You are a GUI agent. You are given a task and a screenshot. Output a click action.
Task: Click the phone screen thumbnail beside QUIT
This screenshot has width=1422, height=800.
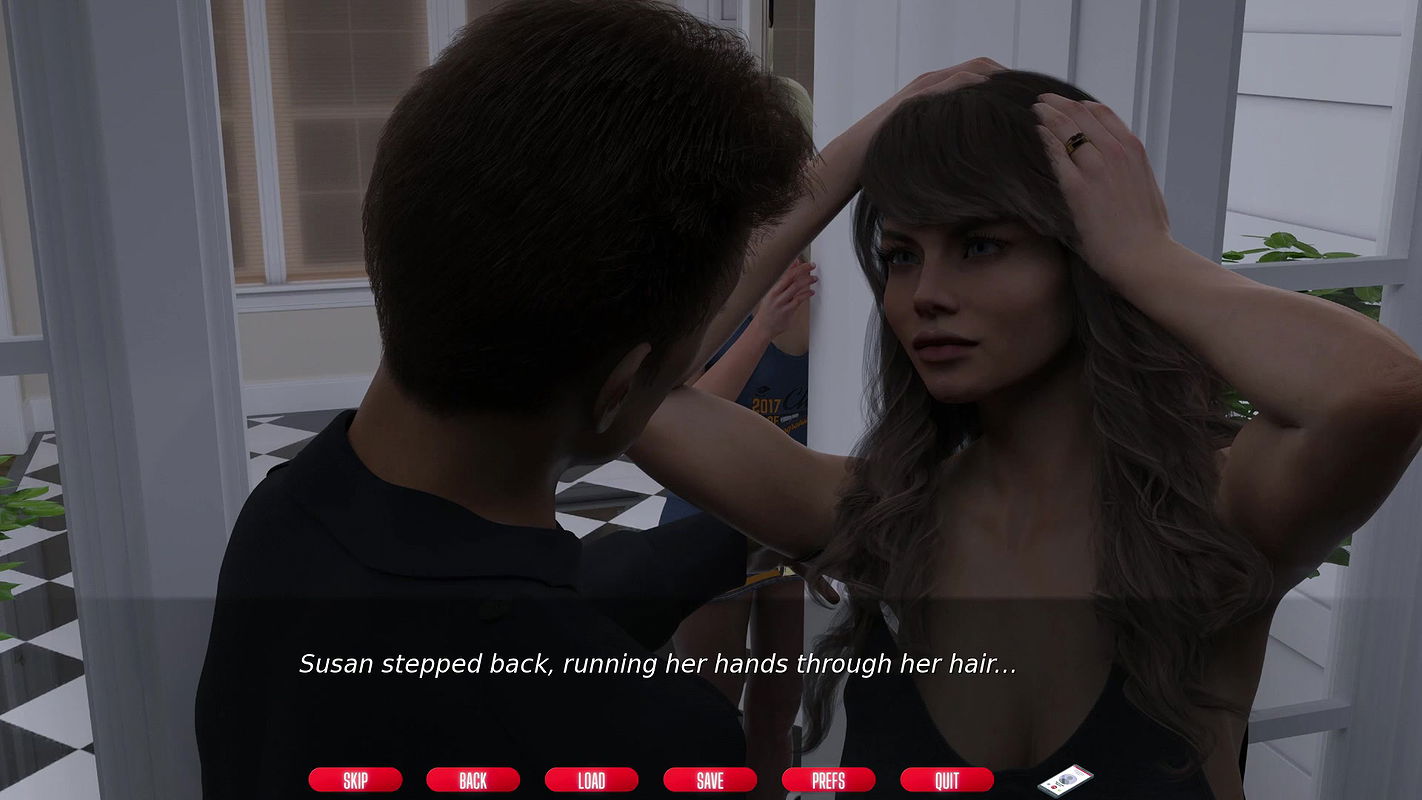[1065, 780]
